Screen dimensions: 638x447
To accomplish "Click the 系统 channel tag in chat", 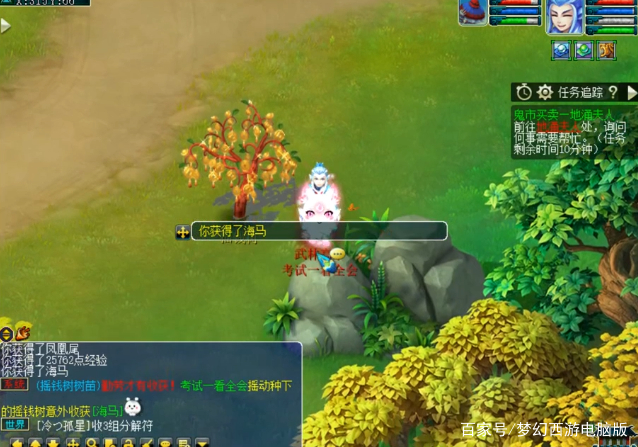I will coord(13,385).
